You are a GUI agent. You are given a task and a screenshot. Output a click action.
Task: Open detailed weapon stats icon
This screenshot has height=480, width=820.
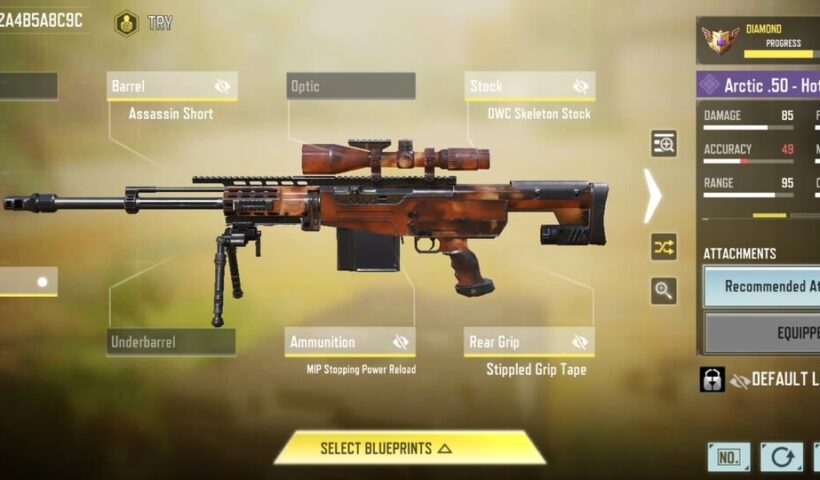click(x=664, y=144)
